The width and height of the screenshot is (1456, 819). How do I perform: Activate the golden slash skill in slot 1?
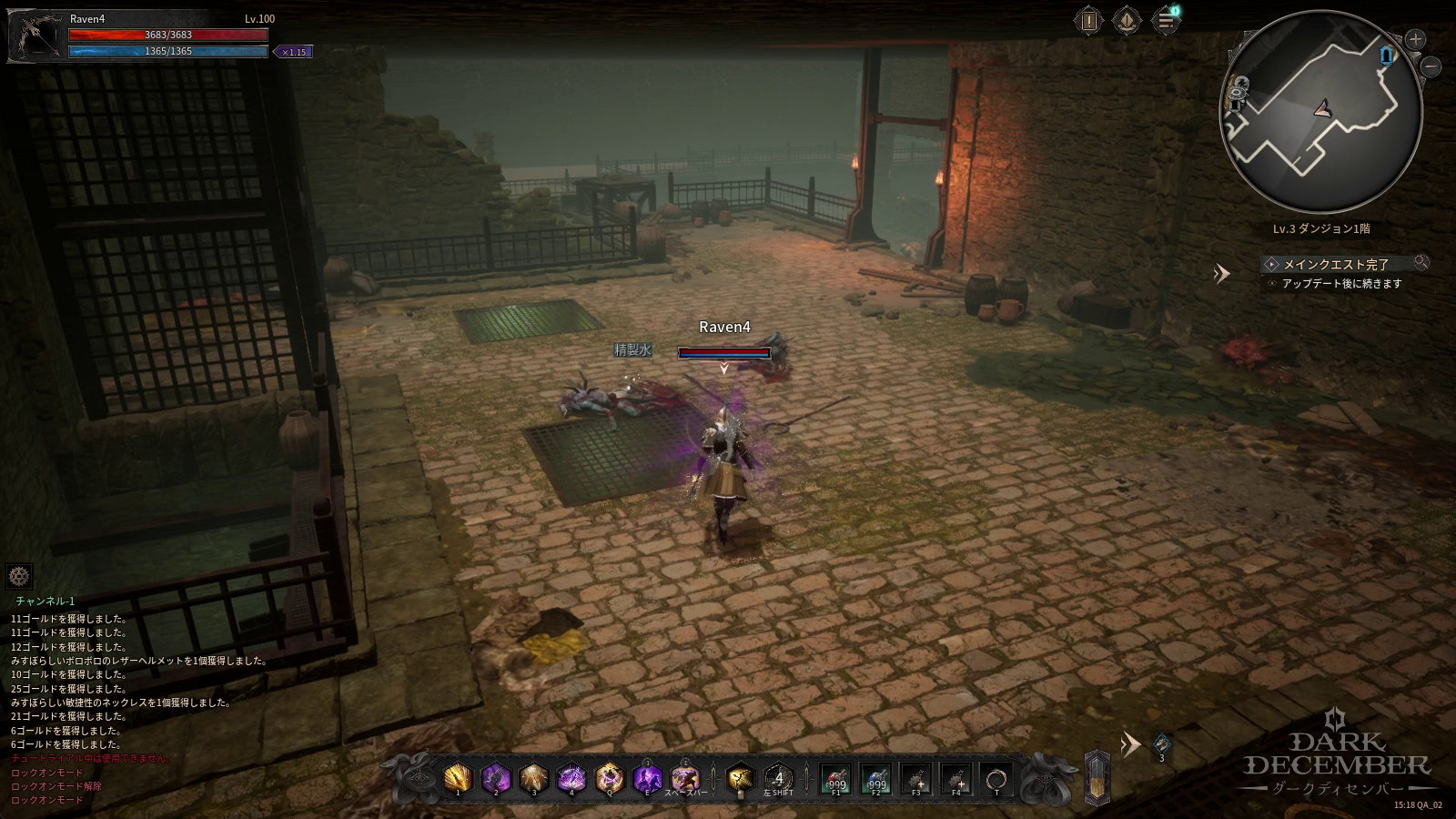point(458,778)
